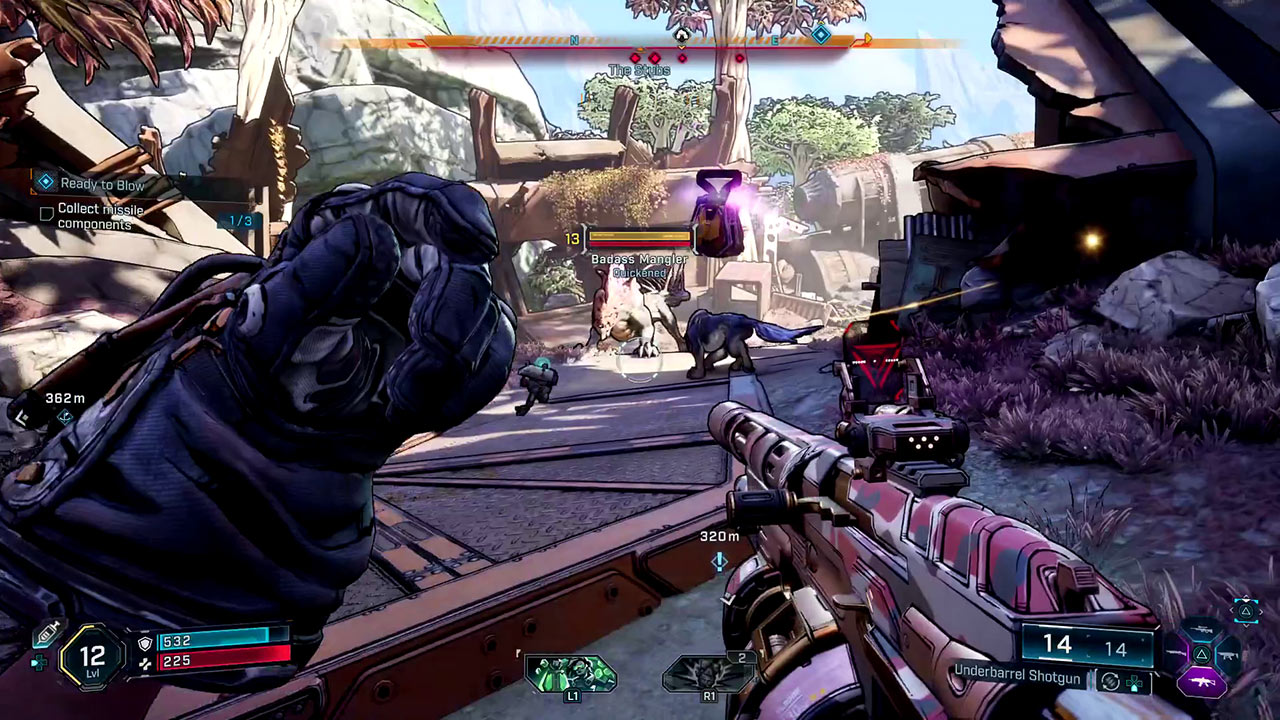Click the 320m waypoint marker
1280x720 pixels.
pyautogui.click(x=719, y=561)
